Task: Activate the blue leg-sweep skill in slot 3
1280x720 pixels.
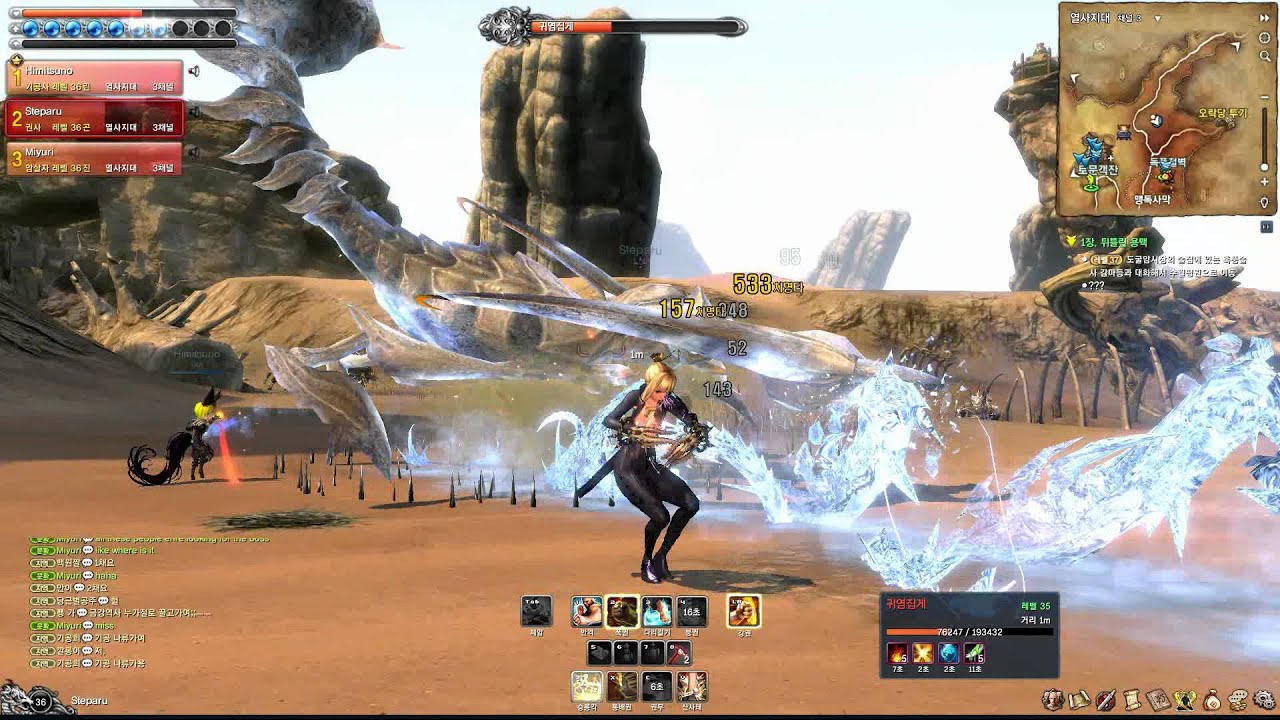Action: (657, 611)
